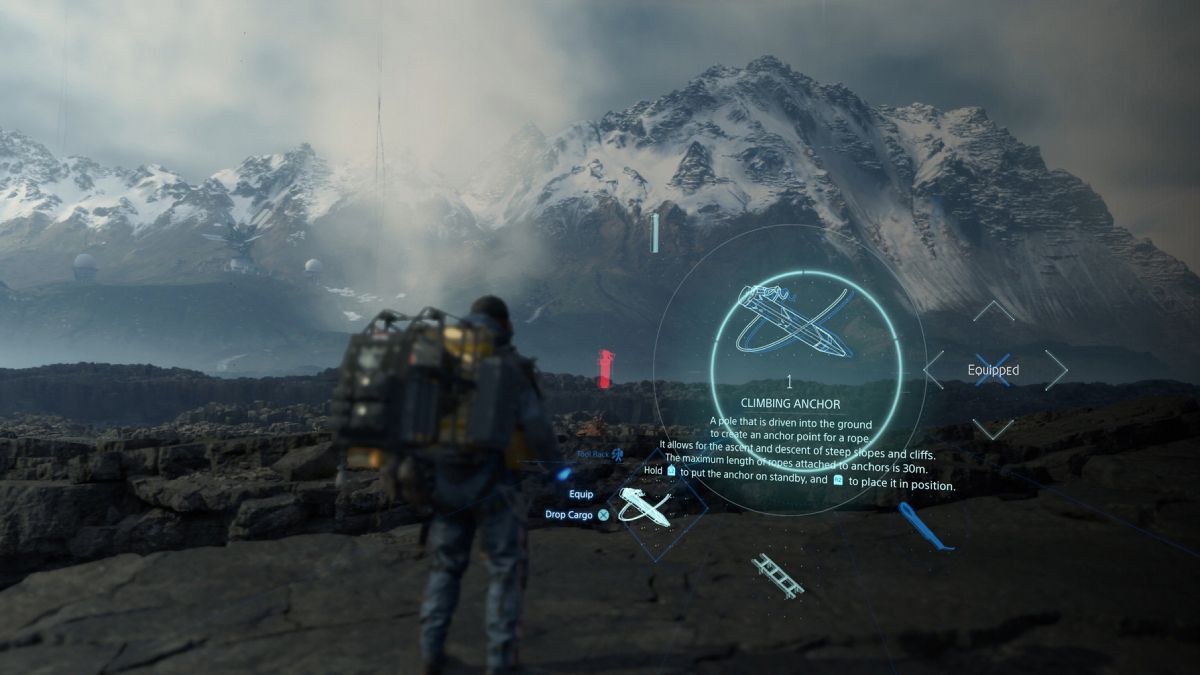Select the red item on the wheel
This screenshot has width=1200, height=675.
604,368
